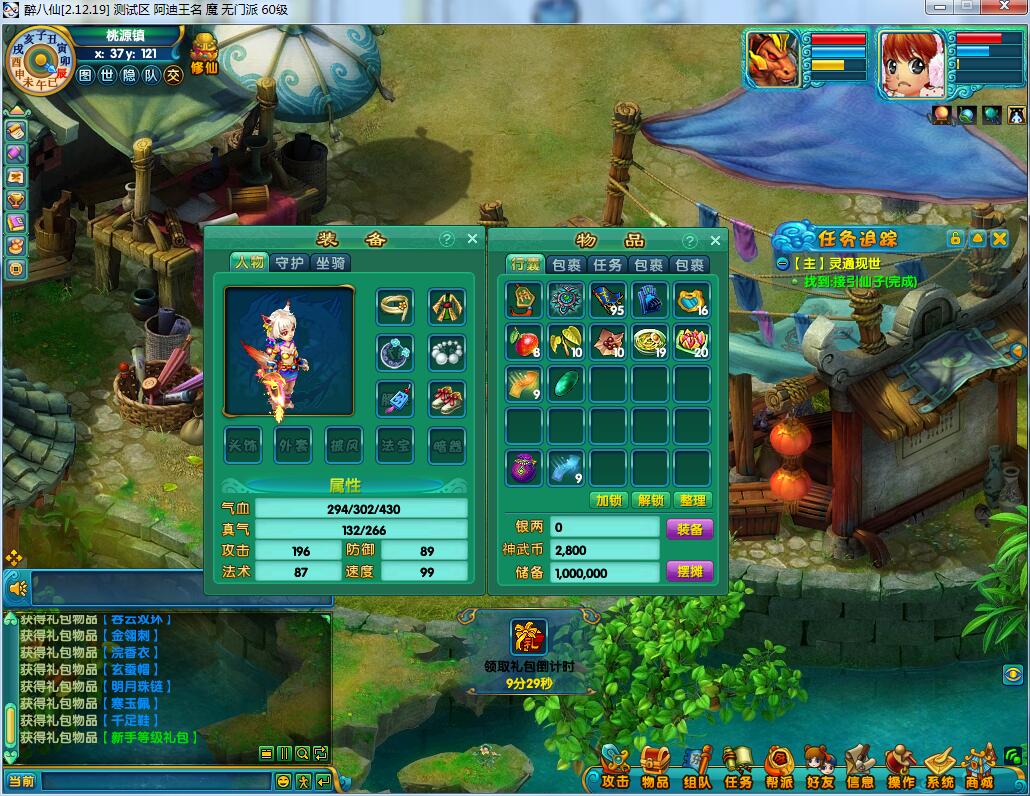Click the 整理 sort button
Image resolution: width=1030 pixels, height=796 pixels.
[692, 500]
